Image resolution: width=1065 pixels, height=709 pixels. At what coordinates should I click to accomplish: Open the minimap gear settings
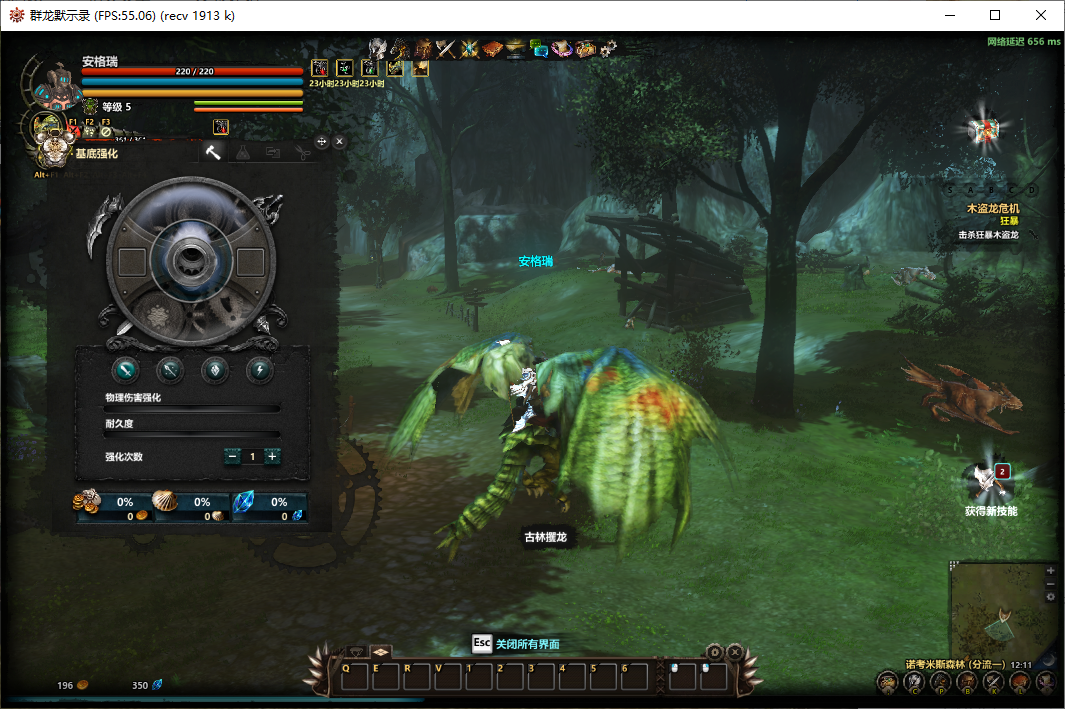[1050, 596]
